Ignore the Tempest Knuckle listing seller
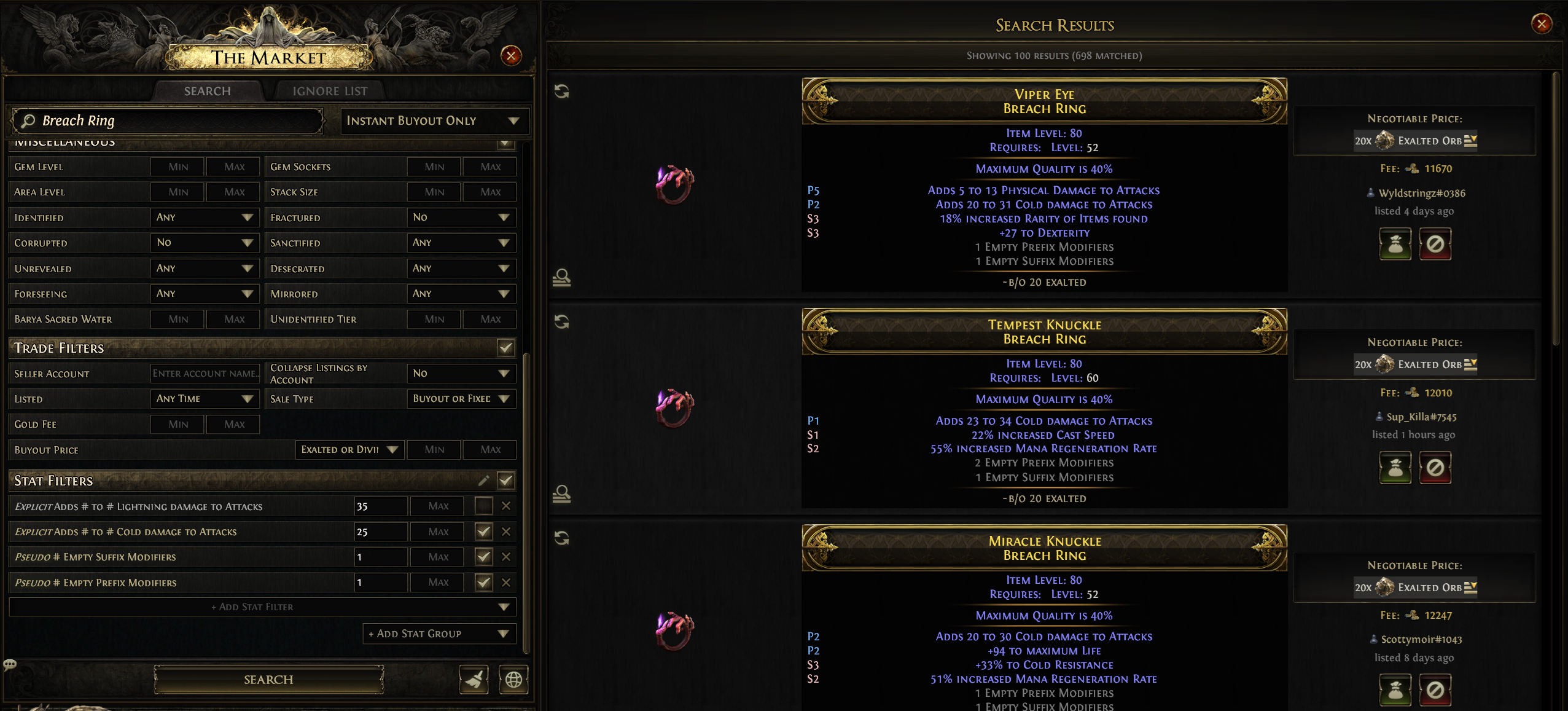 pyautogui.click(x=1435, y=468)
